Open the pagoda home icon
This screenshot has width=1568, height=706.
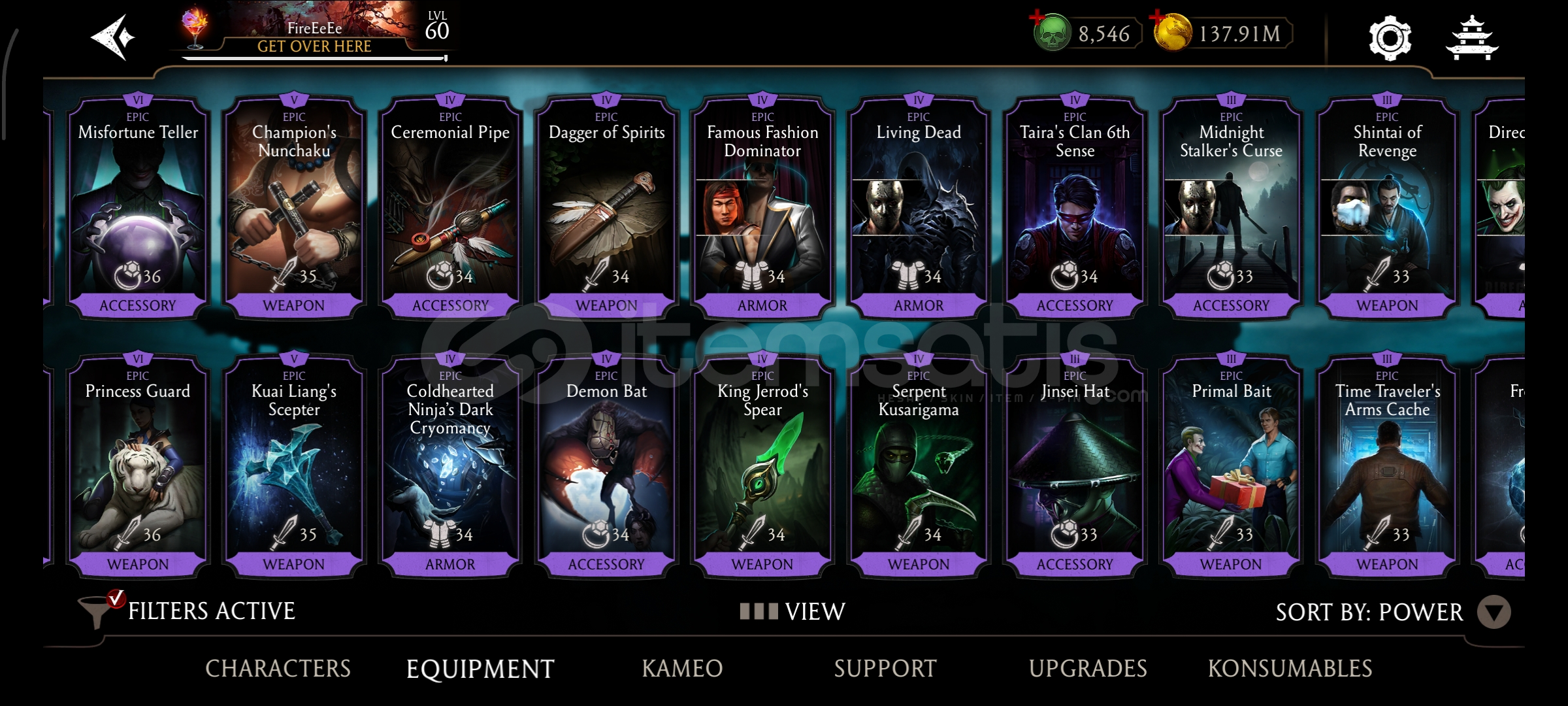coord(1471,38)
